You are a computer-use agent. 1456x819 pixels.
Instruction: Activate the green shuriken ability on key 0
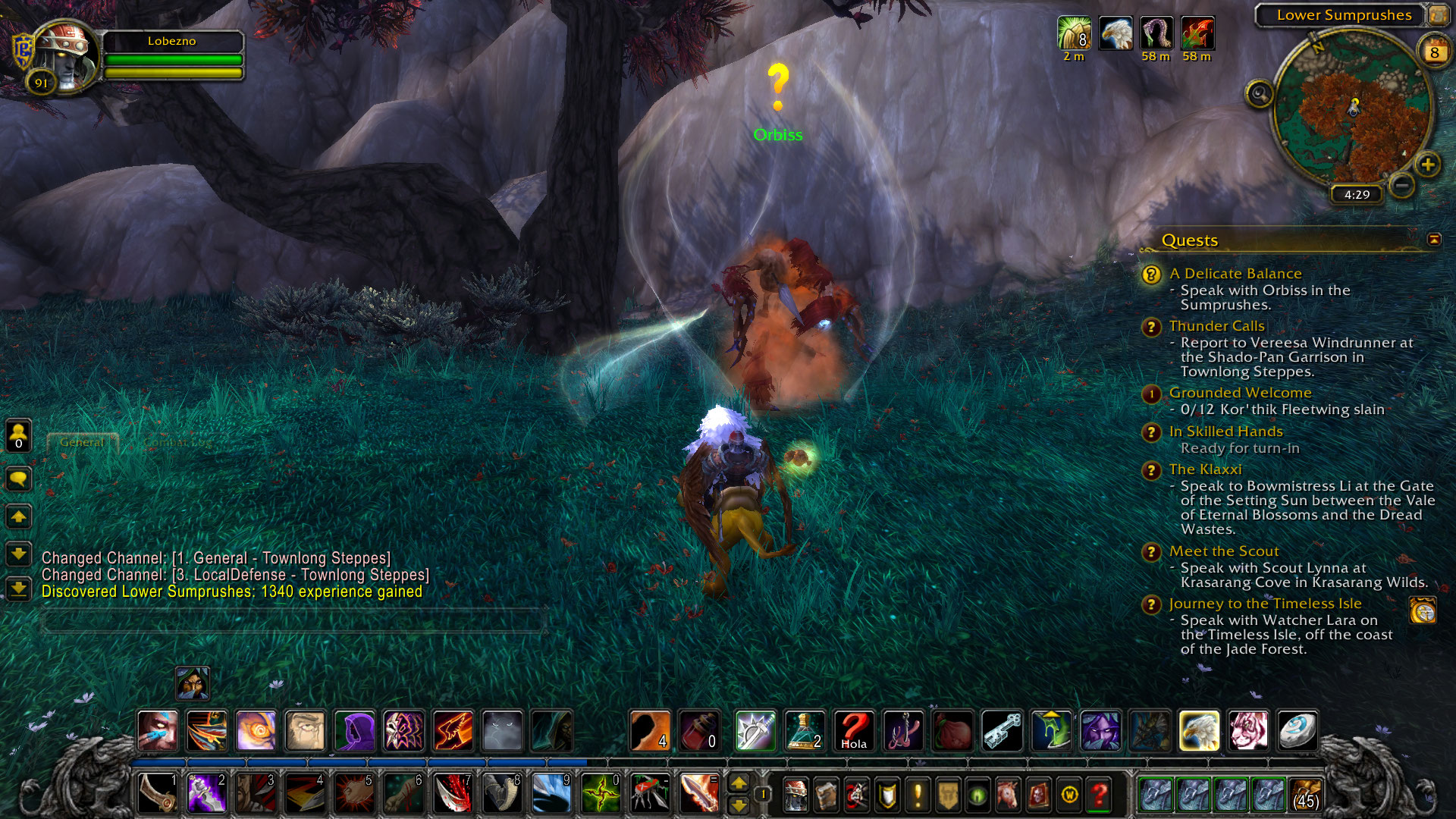pyautogui.click(x=601, y=794)
